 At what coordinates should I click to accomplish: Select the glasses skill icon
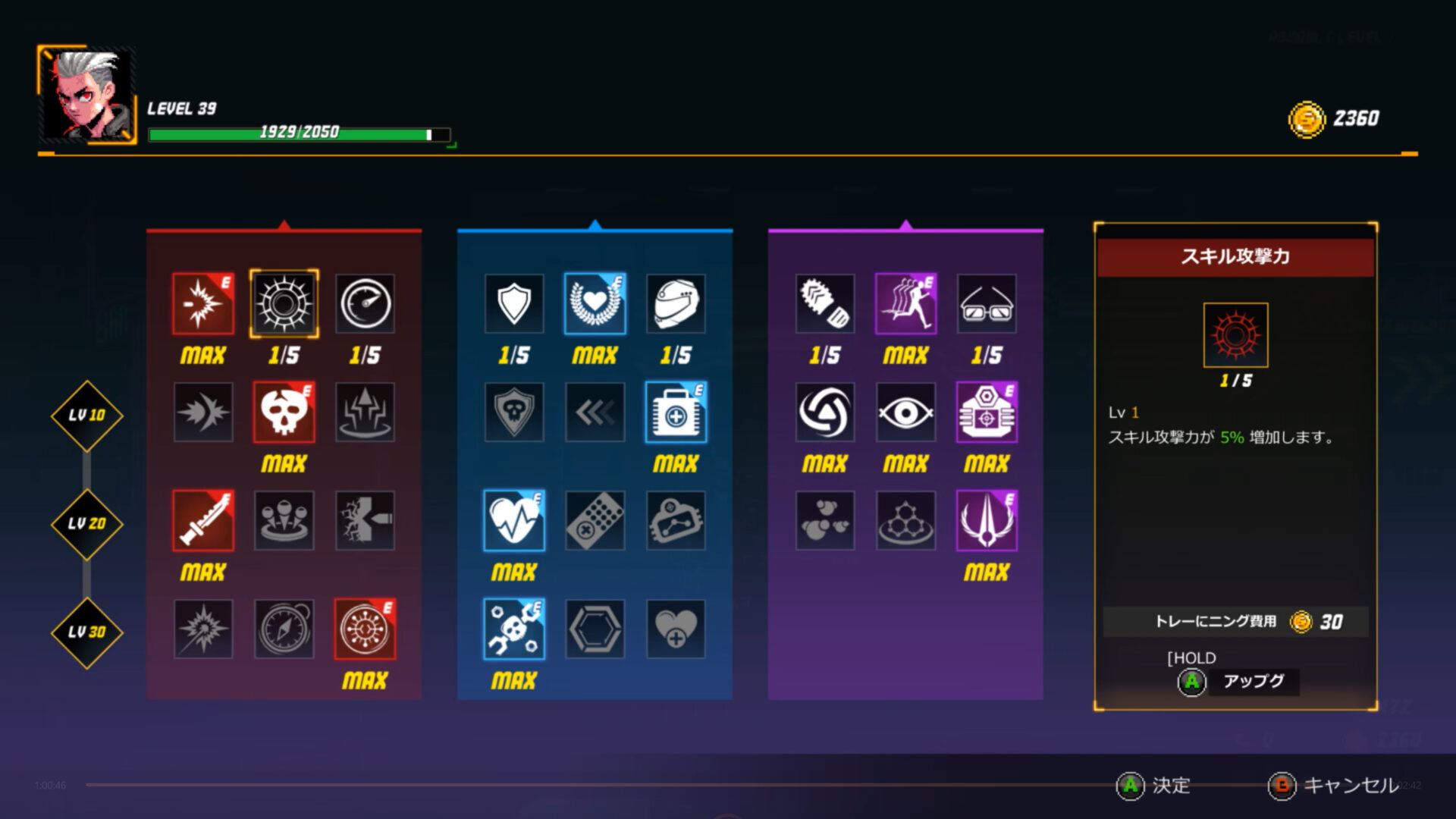(x=987, y=303)
